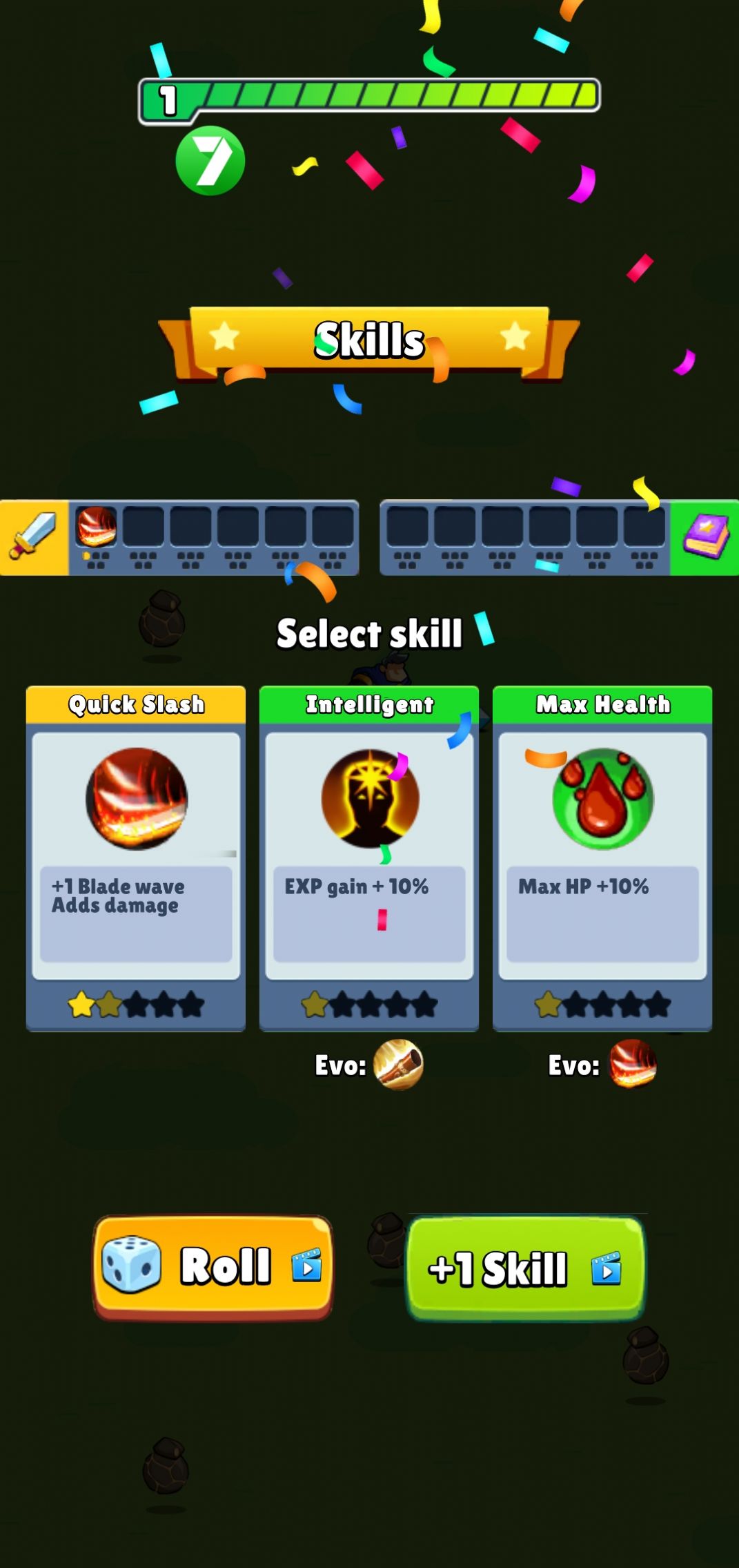Inspect the Max Health evolution slash icon
Screen dimensions: 739x1568
[x=633, y=1064]
